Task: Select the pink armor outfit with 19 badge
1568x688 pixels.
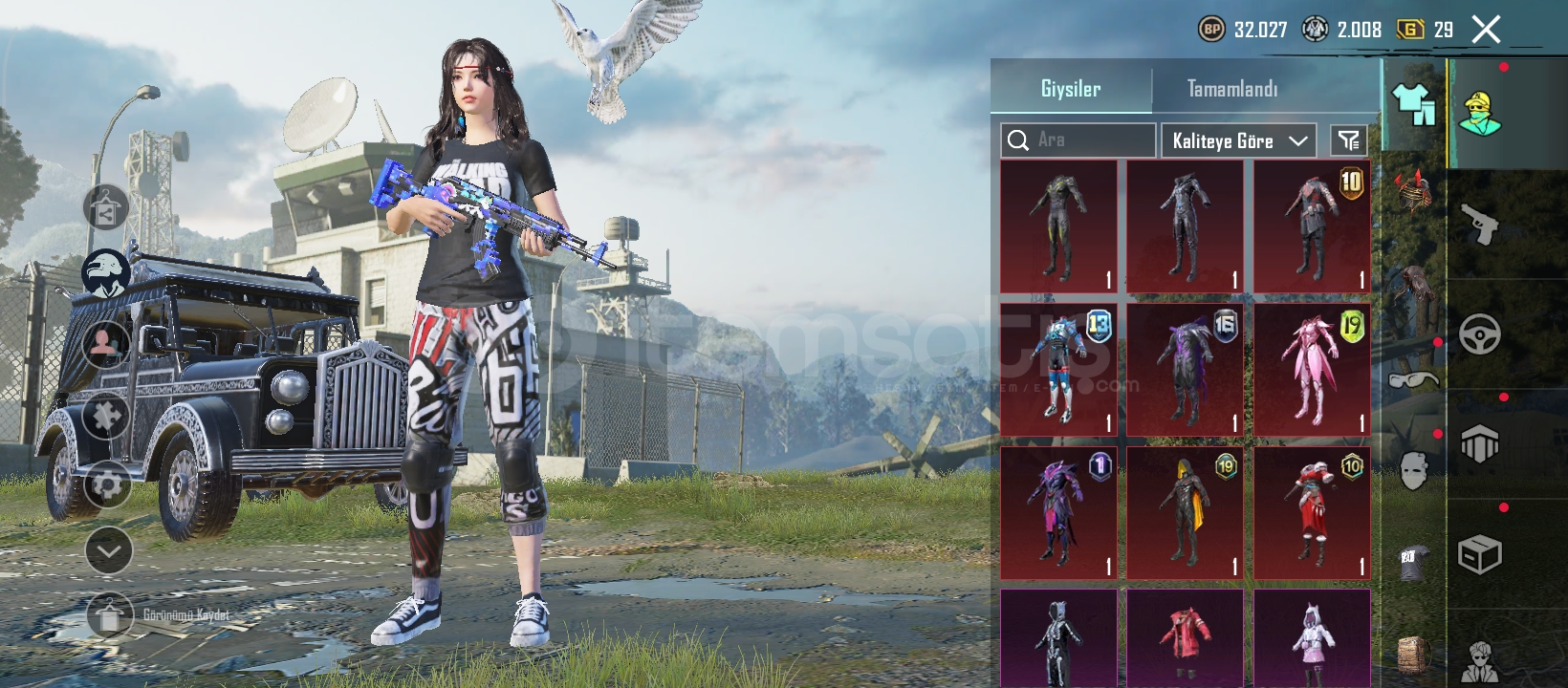Action: click(1312, 370)
